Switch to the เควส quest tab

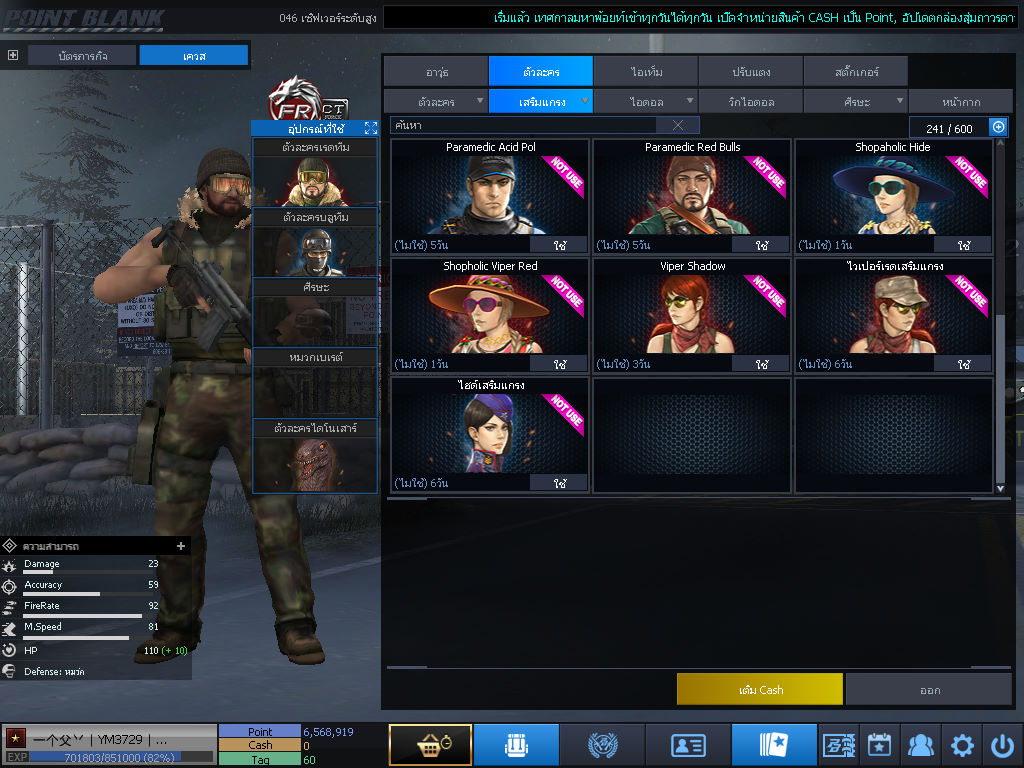click(194, 56)
